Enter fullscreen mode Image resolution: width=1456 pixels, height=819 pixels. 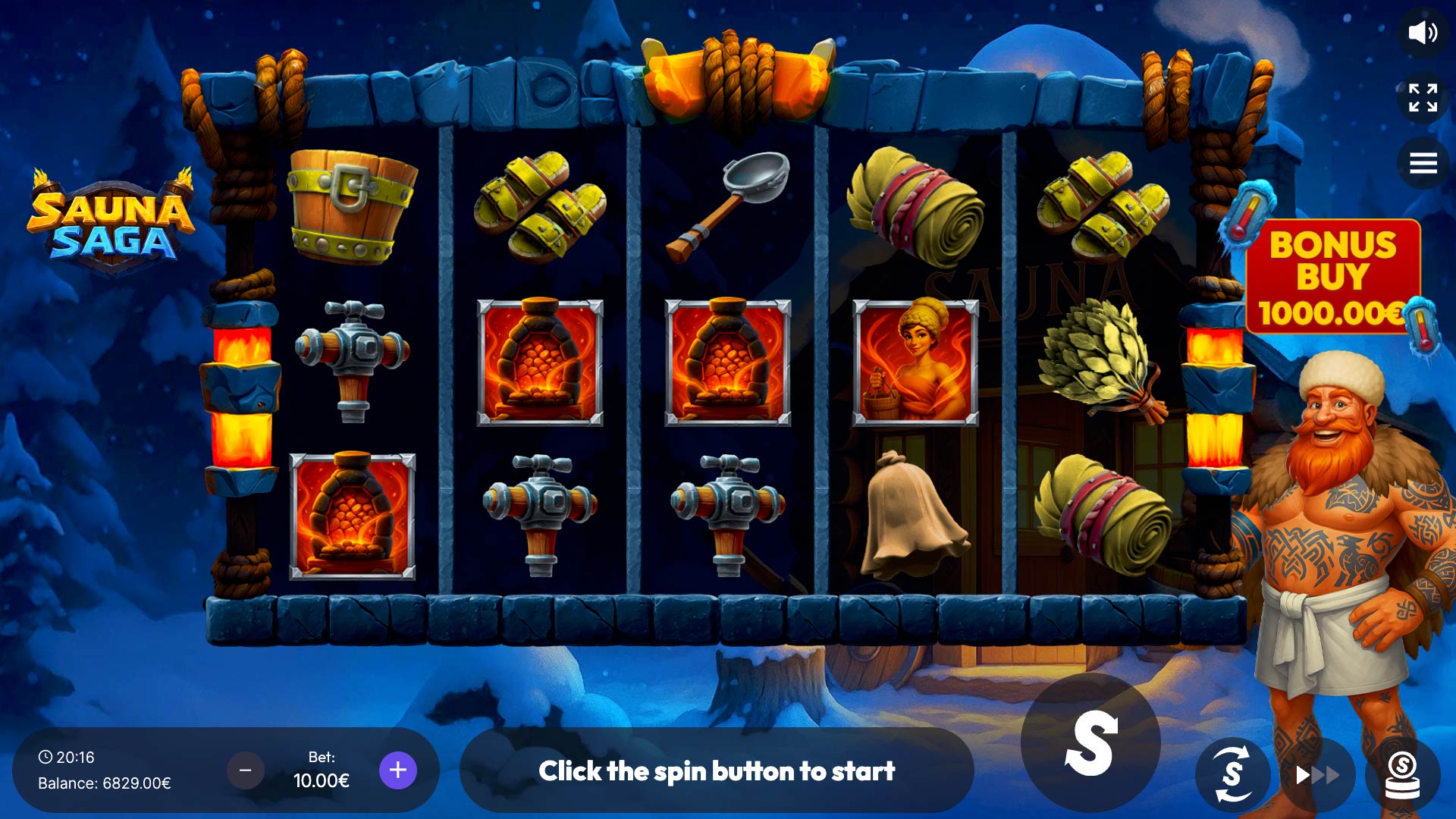(x=1423, y=98)
